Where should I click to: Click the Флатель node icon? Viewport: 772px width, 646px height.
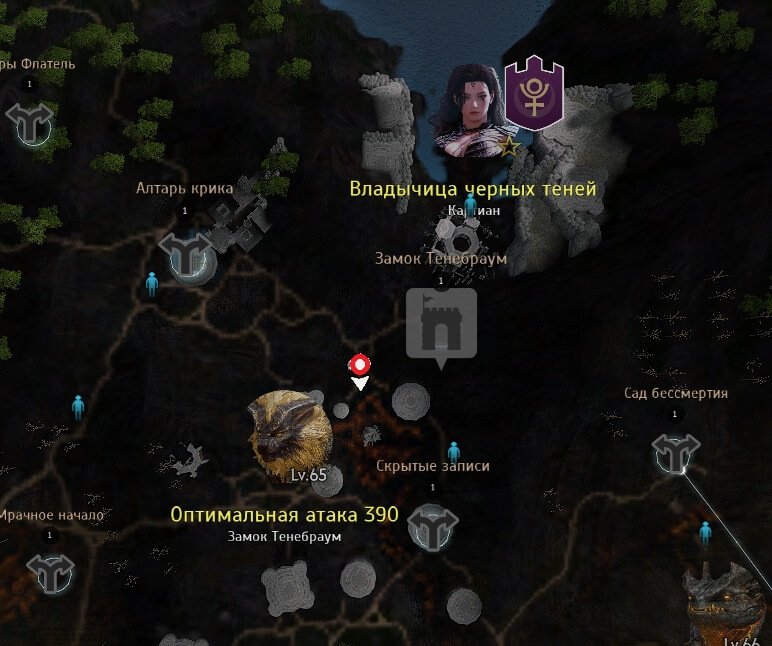tap(30, 122)
